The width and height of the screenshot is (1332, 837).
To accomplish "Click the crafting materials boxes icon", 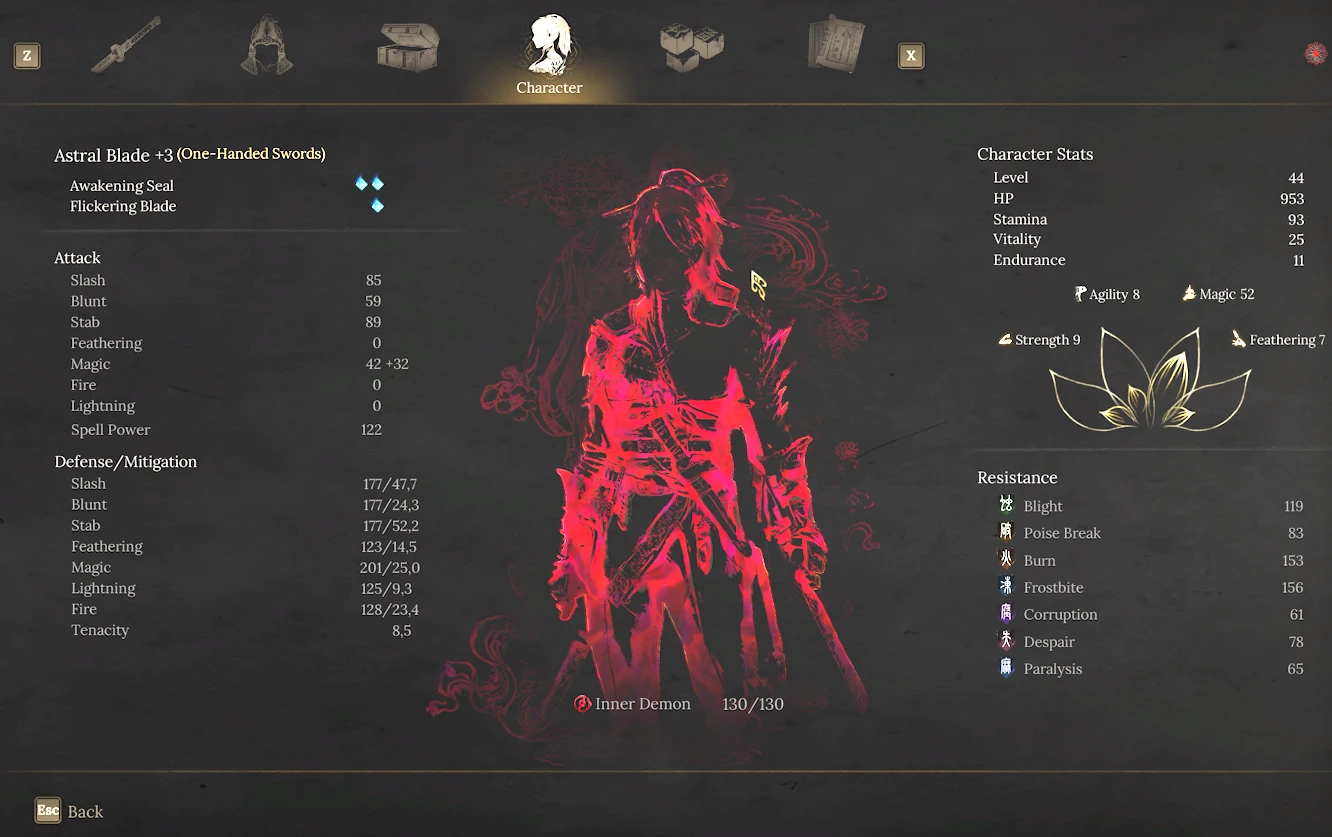I will point(691,45).
